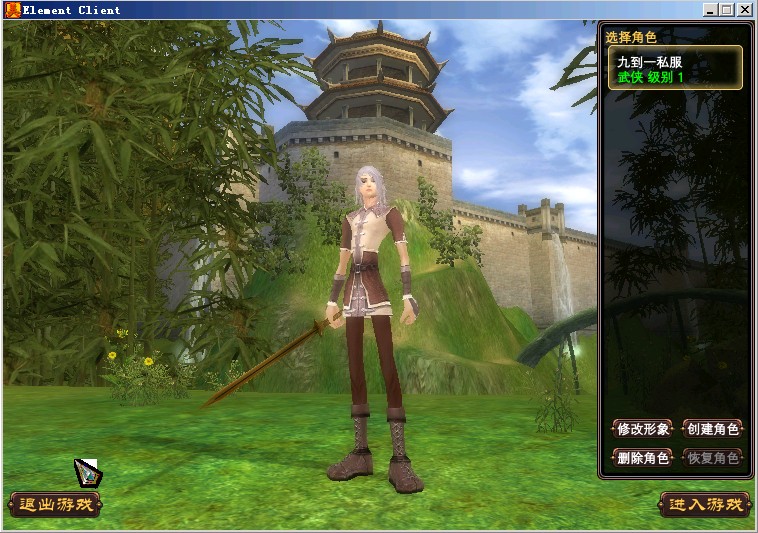Enter the game with 进入游戏
The width and height of the screenshot is (758, 533).
coord(705,505)
